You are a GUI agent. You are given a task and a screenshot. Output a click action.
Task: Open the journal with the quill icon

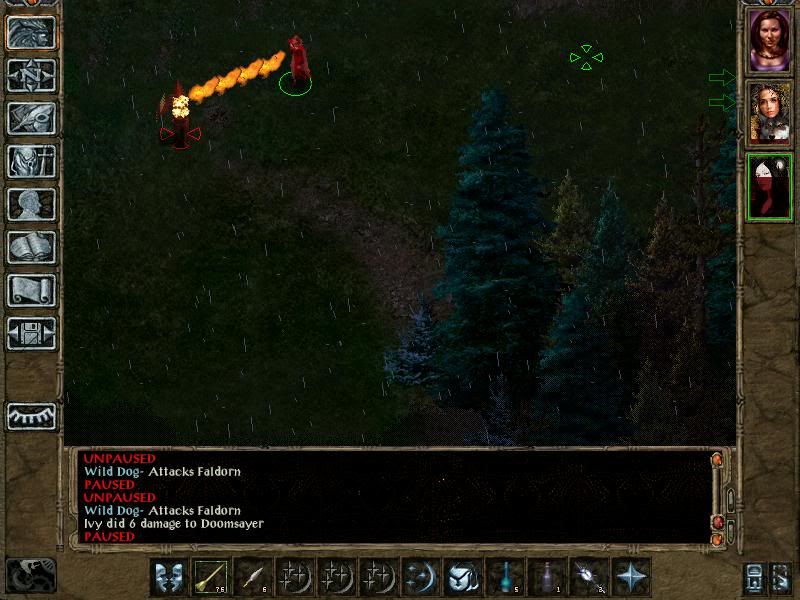(x=31, y=118)
